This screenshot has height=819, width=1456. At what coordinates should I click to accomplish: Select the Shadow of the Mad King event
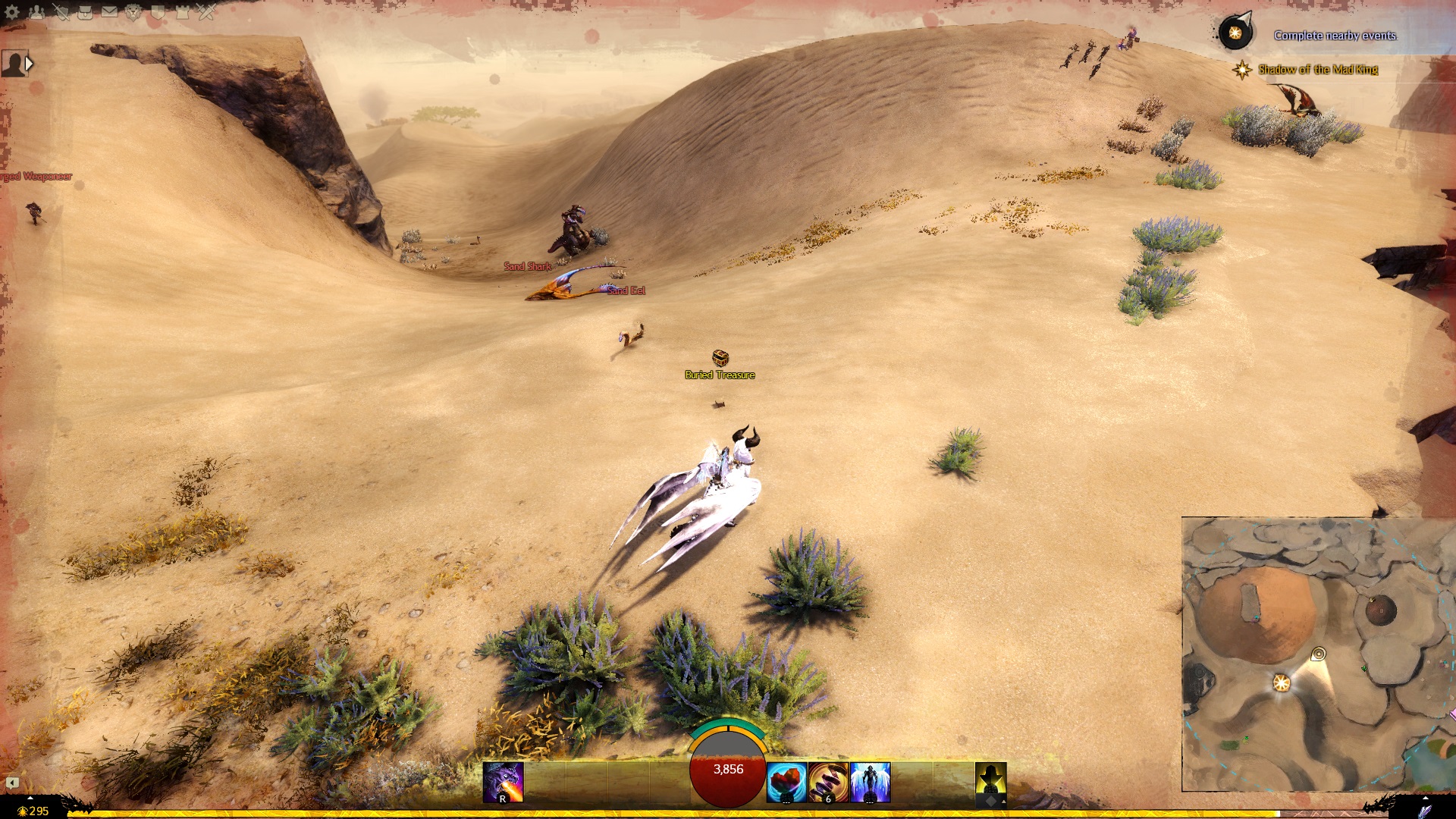[x=1317, y=70]
